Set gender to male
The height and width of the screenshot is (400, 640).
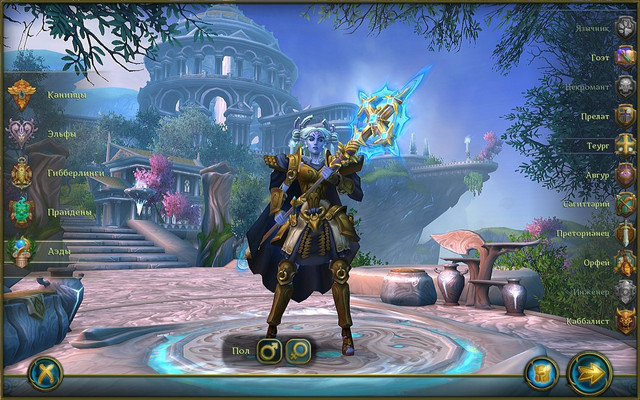click(269, 351)
